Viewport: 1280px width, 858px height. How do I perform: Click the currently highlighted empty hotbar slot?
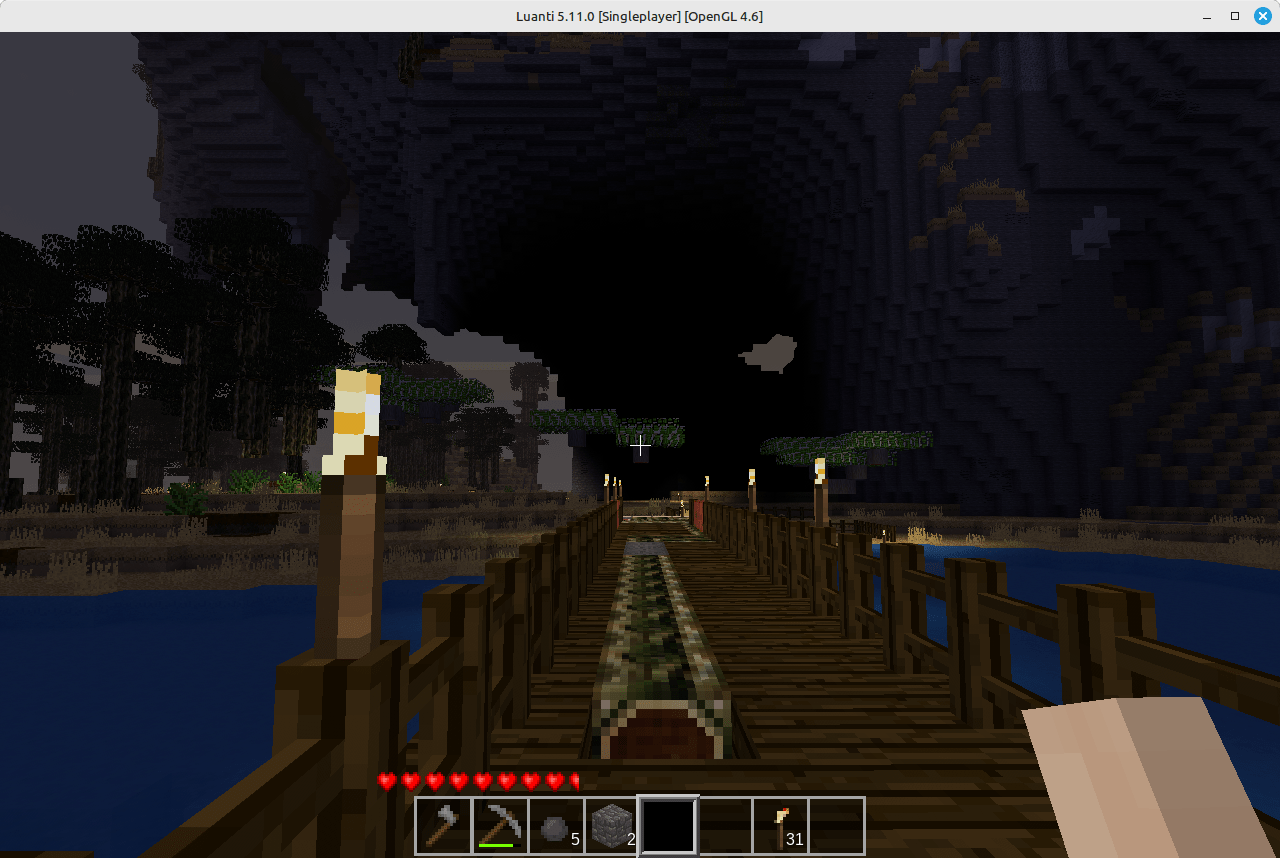(668, 824)
